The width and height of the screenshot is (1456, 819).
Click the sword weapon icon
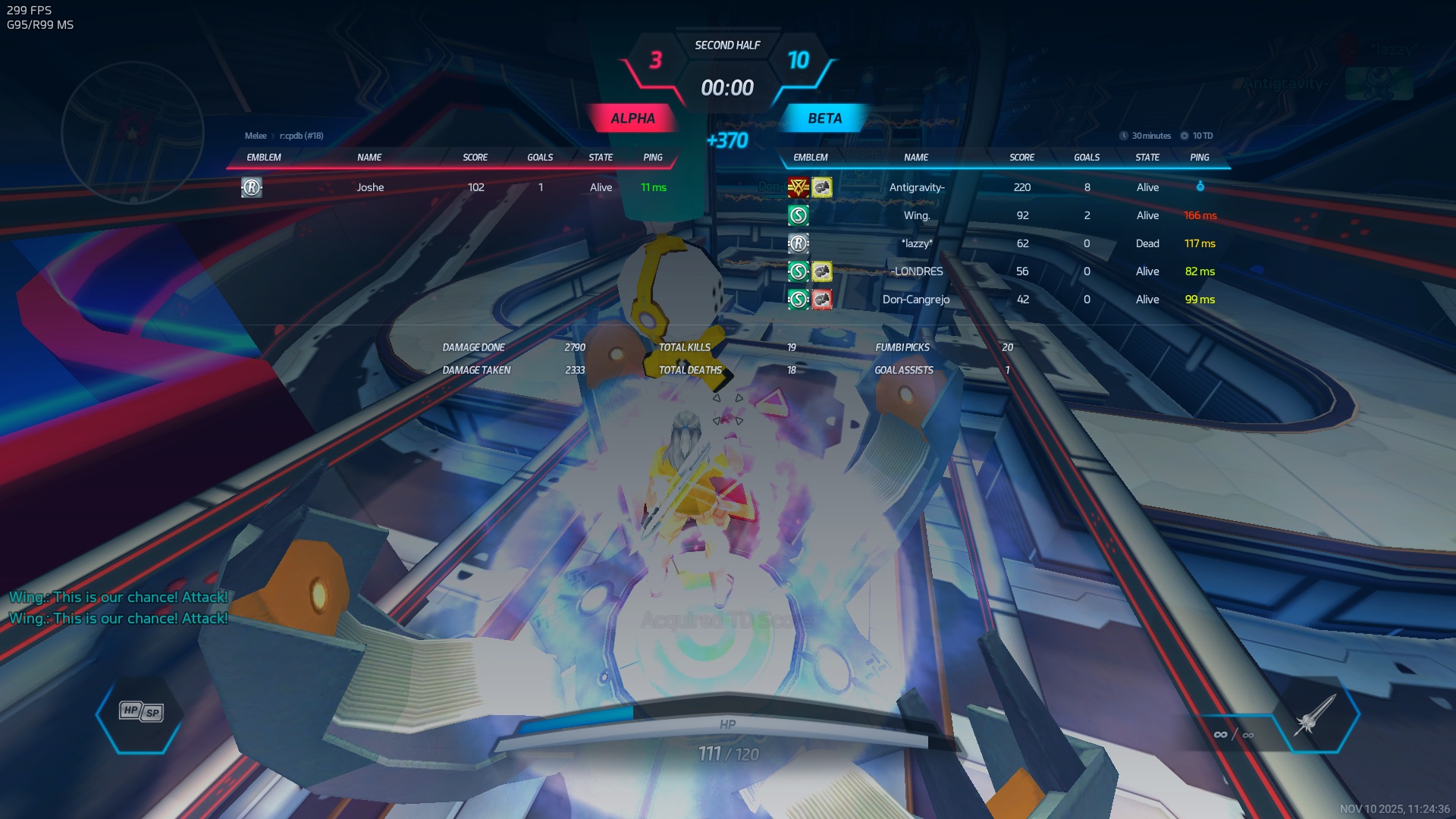1315,714
